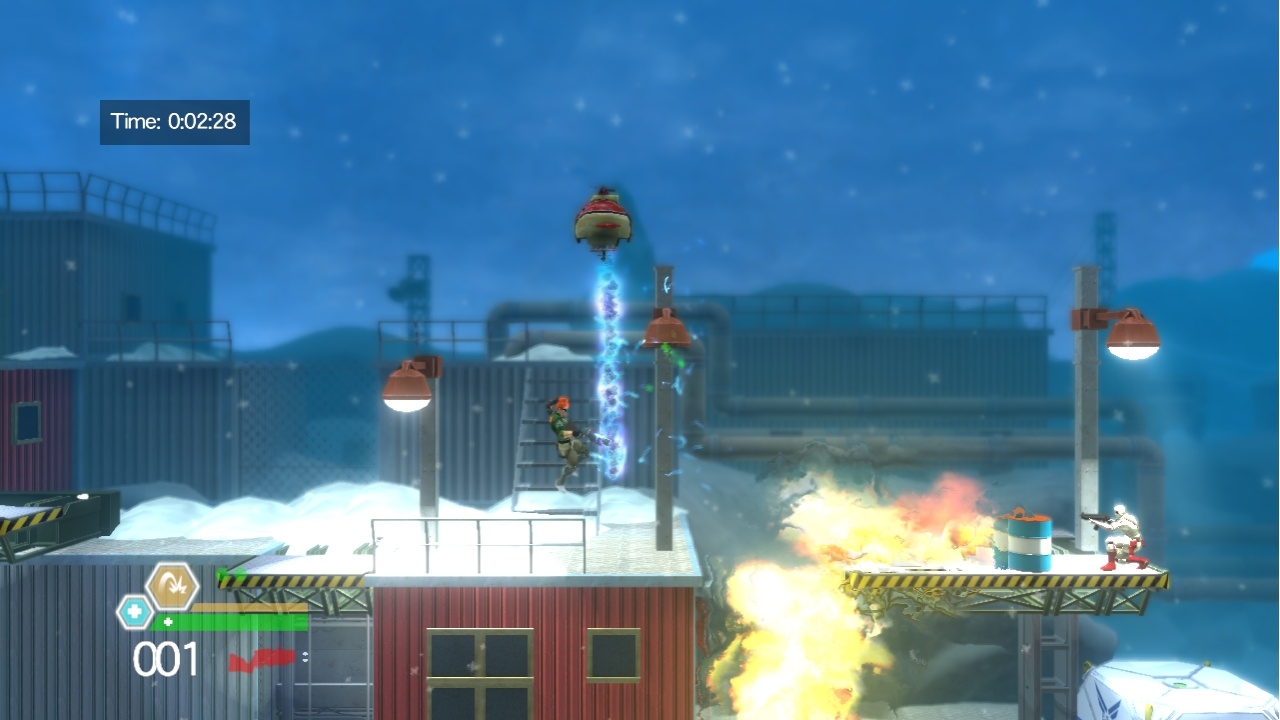Toggle the Time display overlay

point(175,121)
